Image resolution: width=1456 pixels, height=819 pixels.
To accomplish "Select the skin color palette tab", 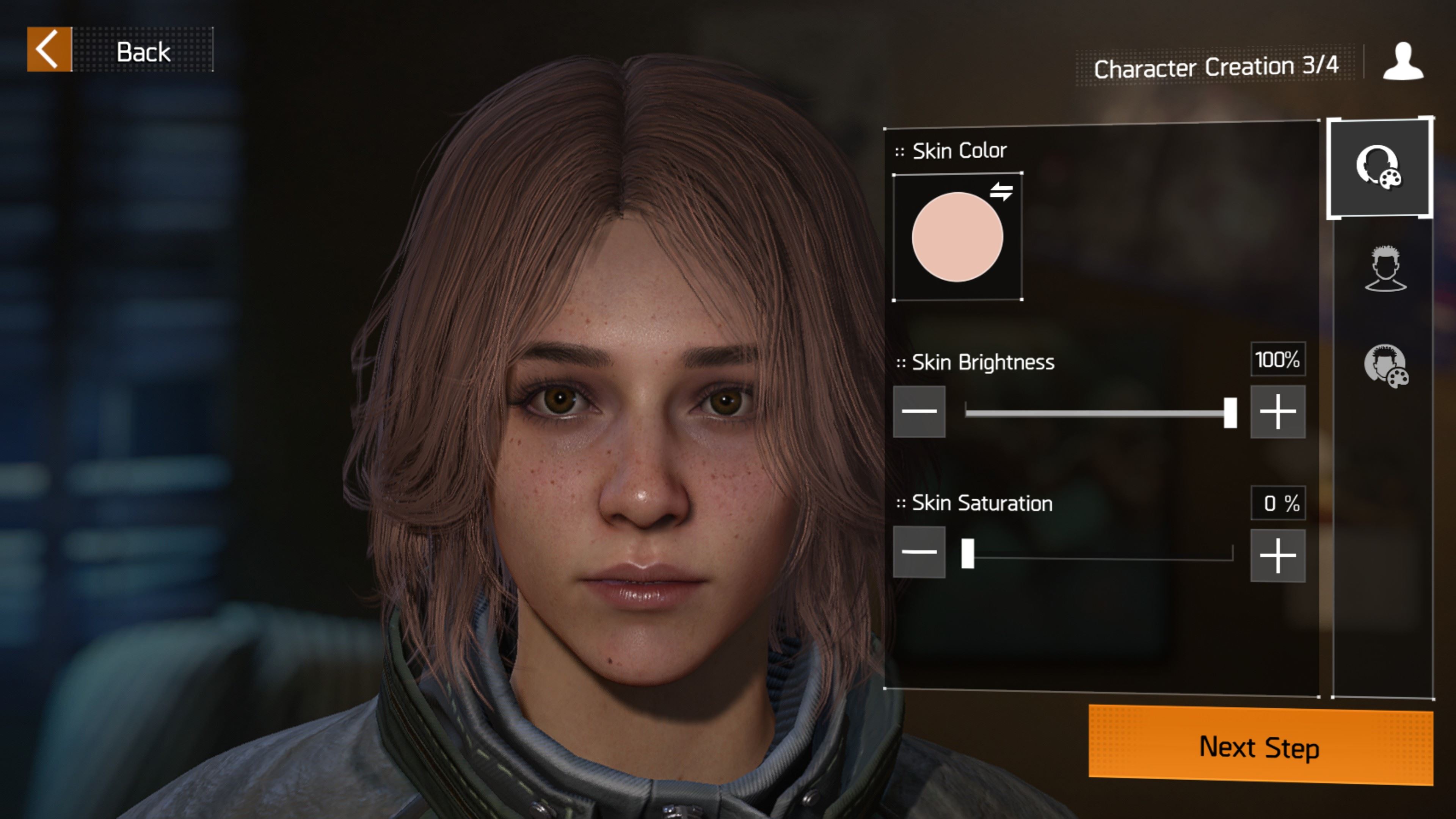I will (1379, 168).
